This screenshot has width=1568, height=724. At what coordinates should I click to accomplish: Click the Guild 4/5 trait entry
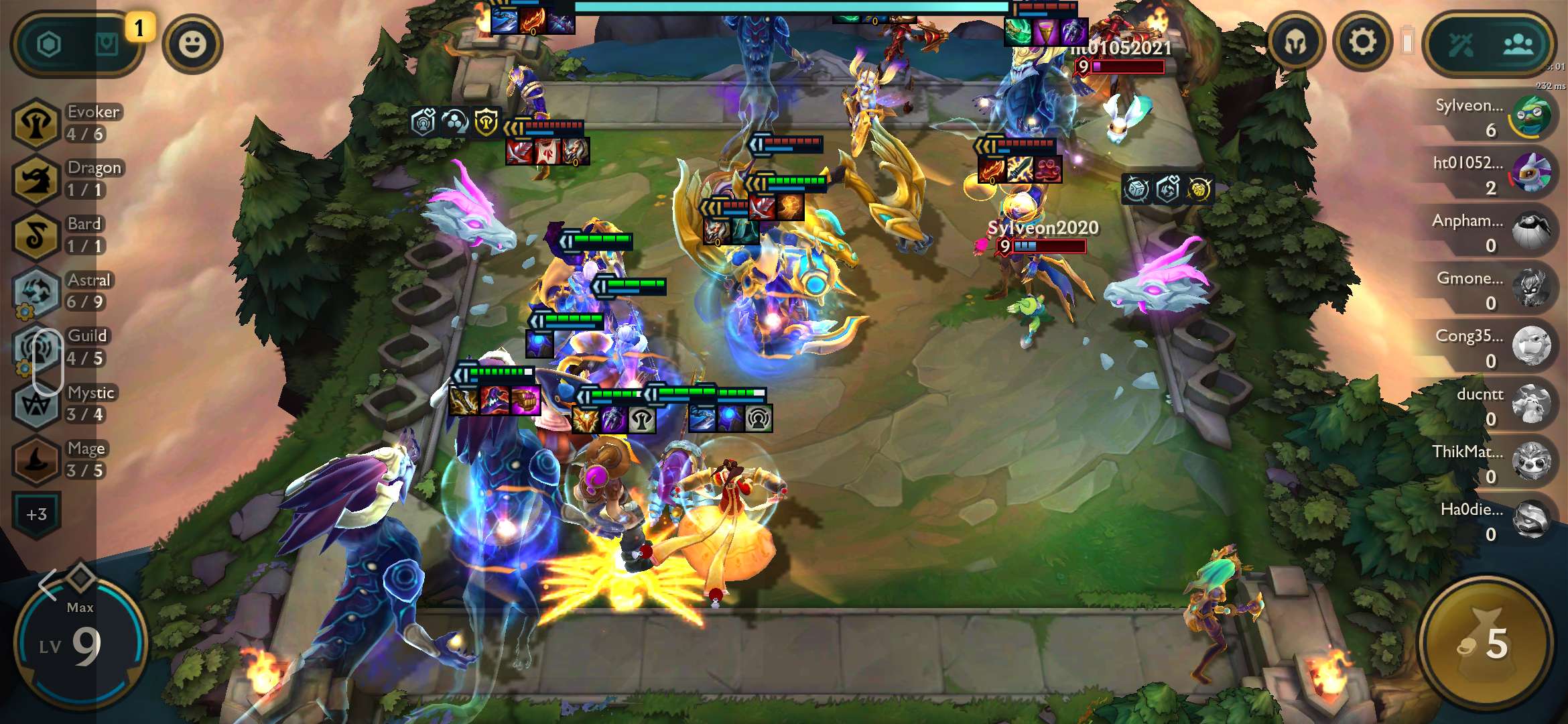(x=36, y=346)
